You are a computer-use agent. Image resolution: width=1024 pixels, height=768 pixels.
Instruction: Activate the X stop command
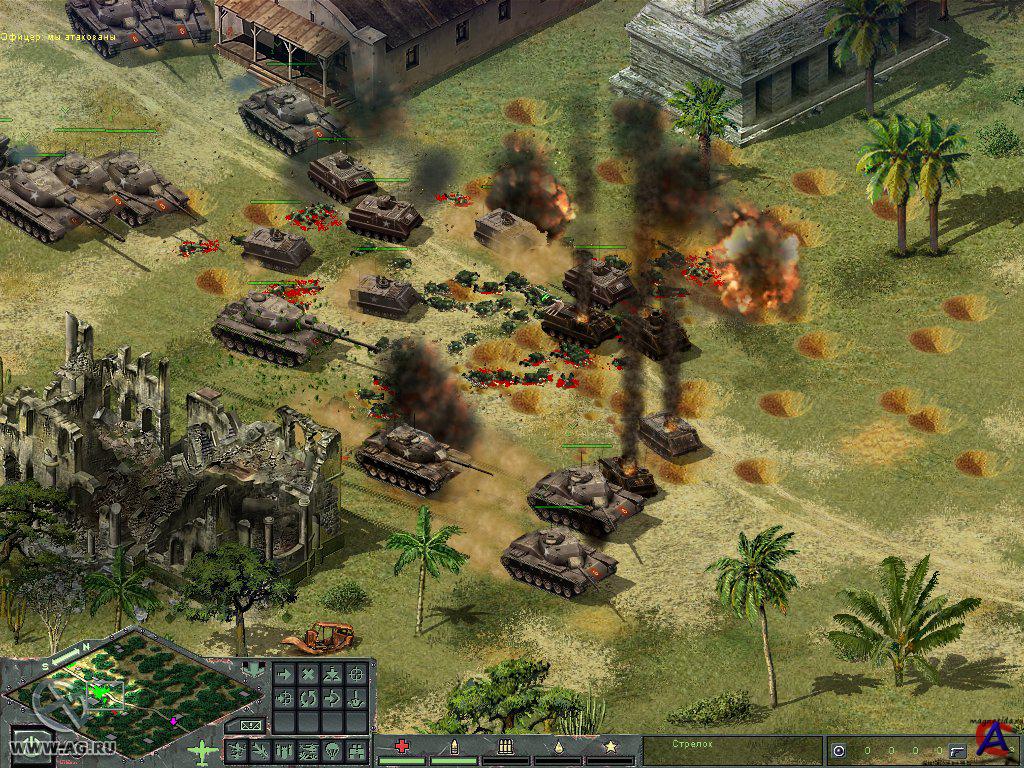pos(308,674)
